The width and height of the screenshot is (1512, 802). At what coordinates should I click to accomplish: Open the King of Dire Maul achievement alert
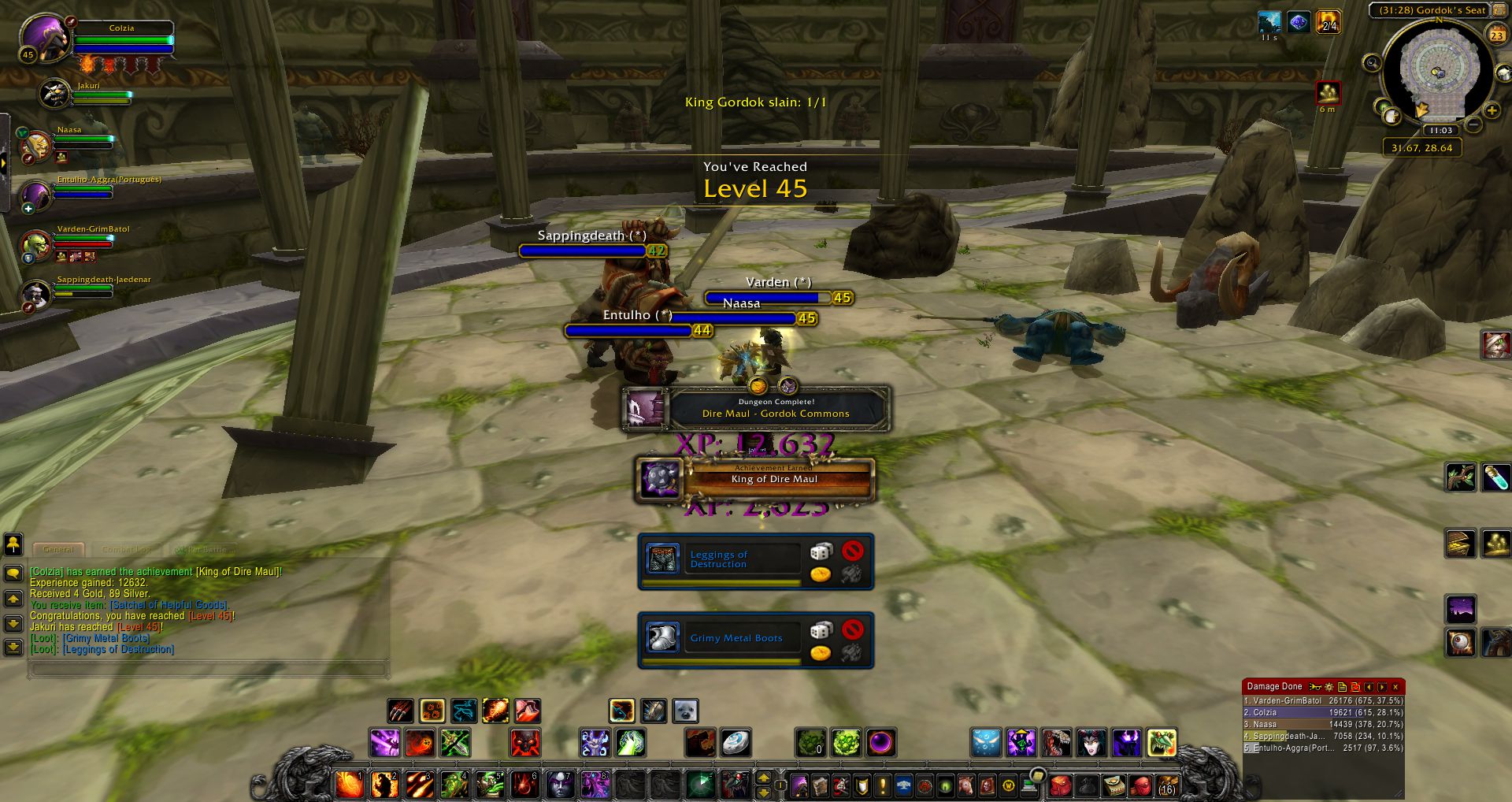tap(756, 479)
